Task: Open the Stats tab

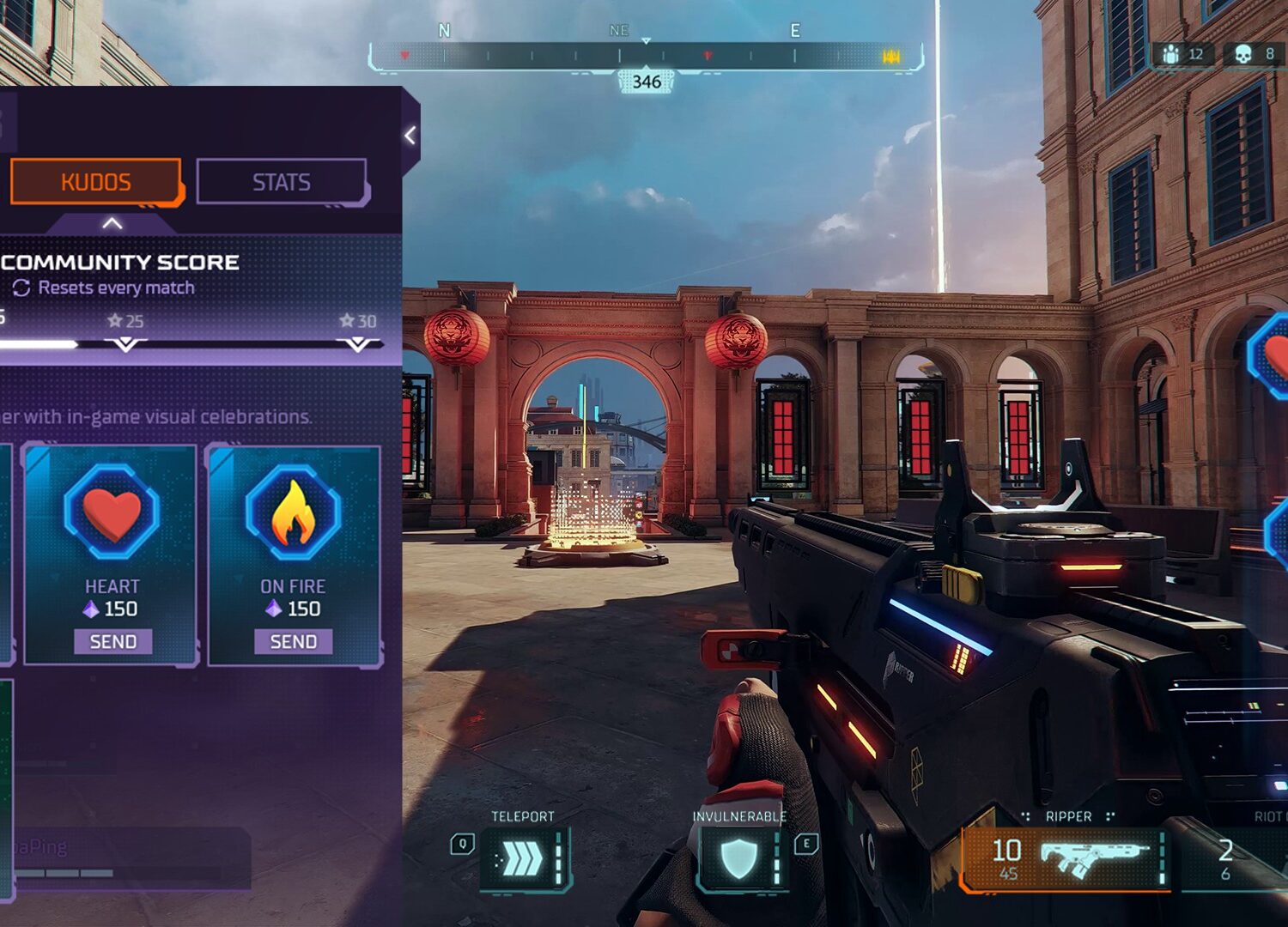Action: pos(282,182)
